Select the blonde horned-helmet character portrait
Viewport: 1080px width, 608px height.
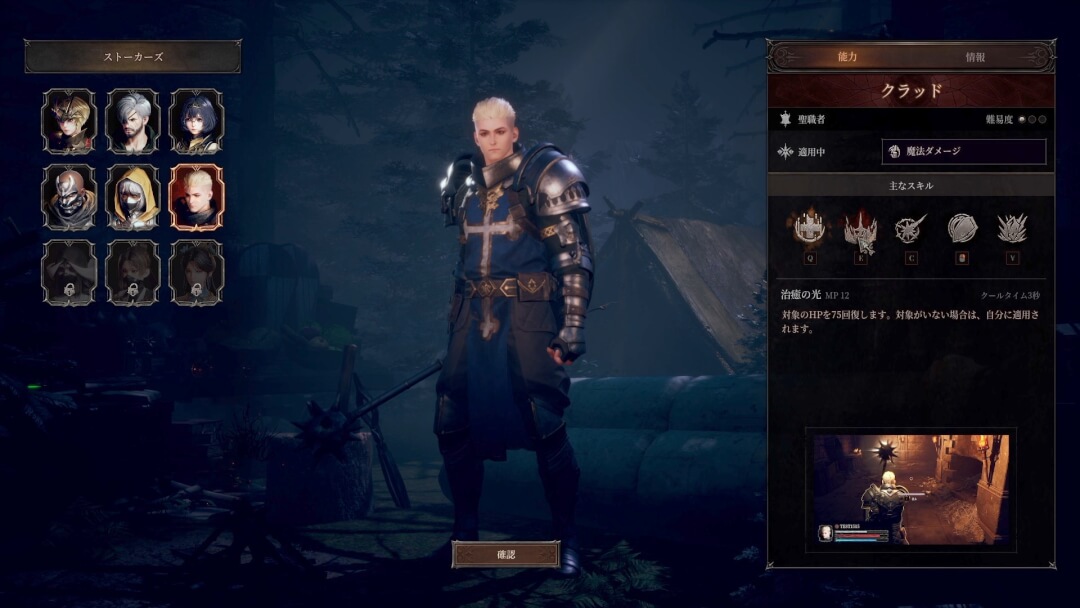69,121
